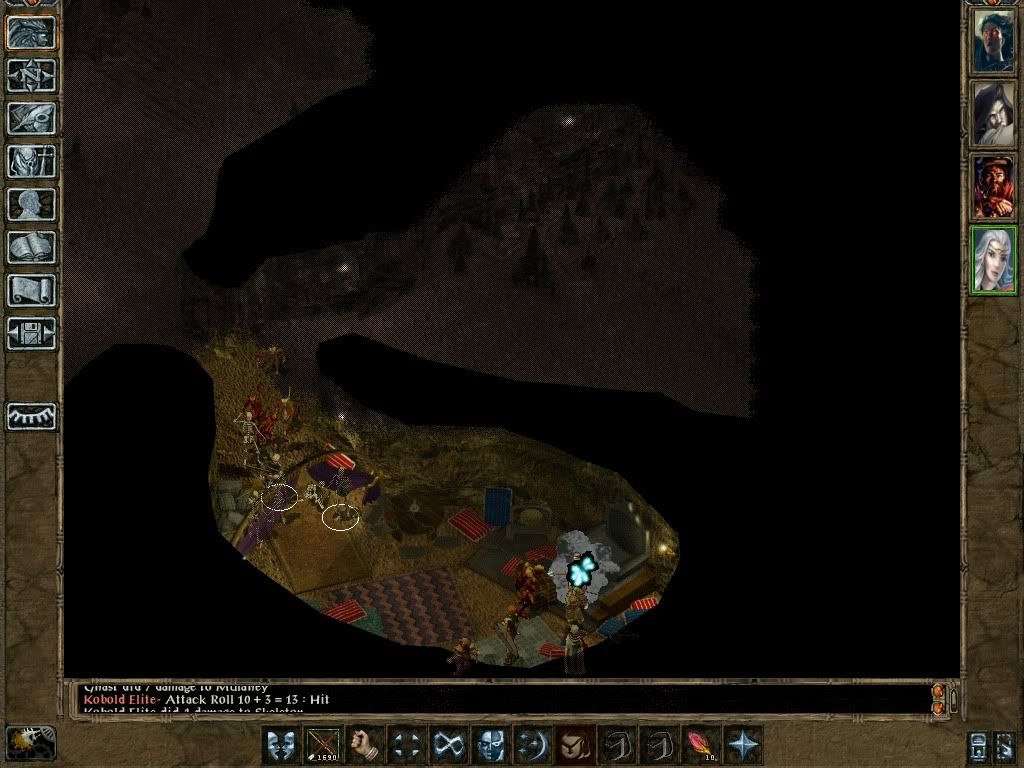Open the mage spellbook
This screenshot has width=1024, height=768.
point(32,247)
